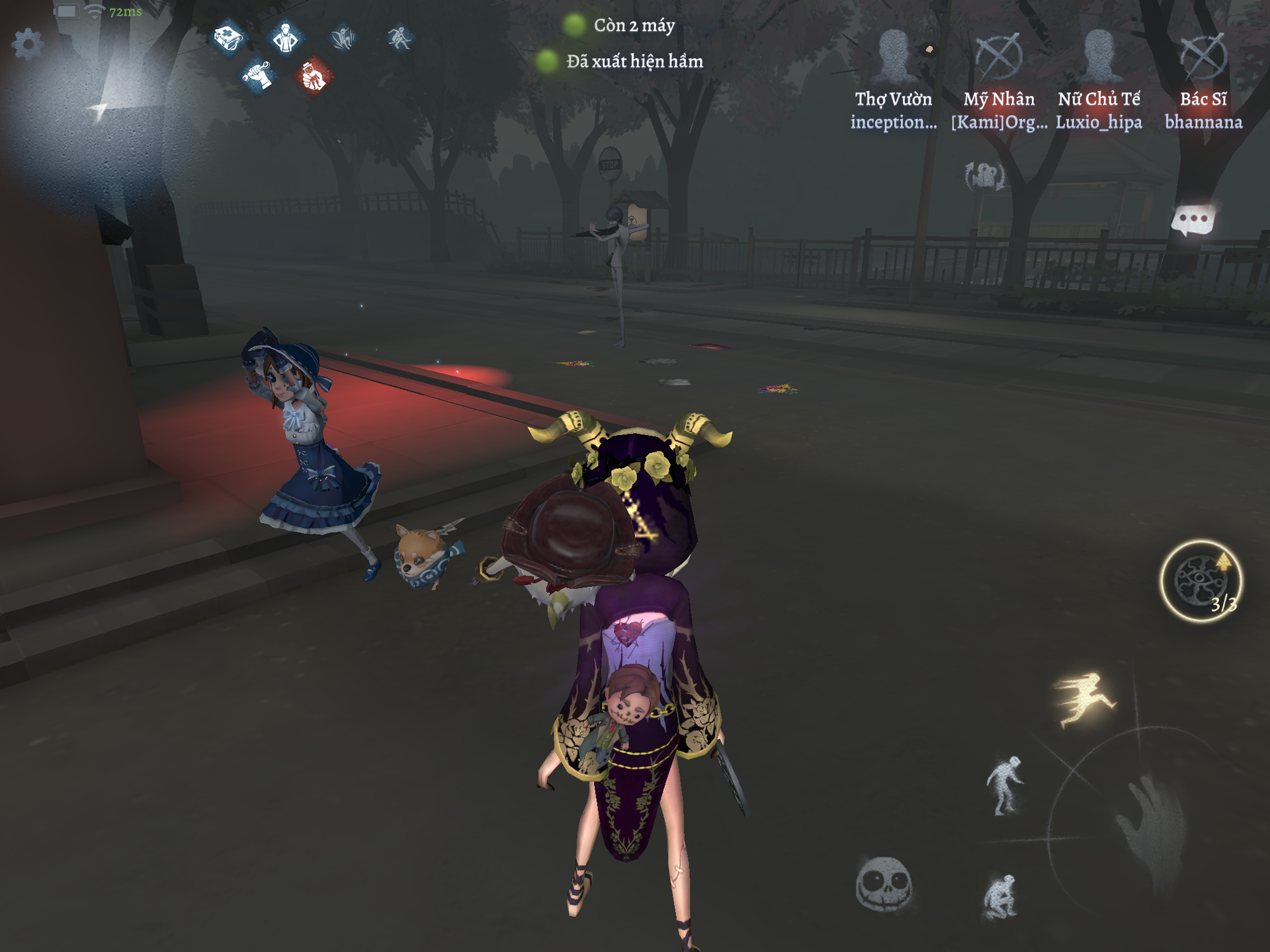Tap the skull face emote button
Image resolution: width=1270 pixels, height=952 pixels.
[x=884, y=884]
